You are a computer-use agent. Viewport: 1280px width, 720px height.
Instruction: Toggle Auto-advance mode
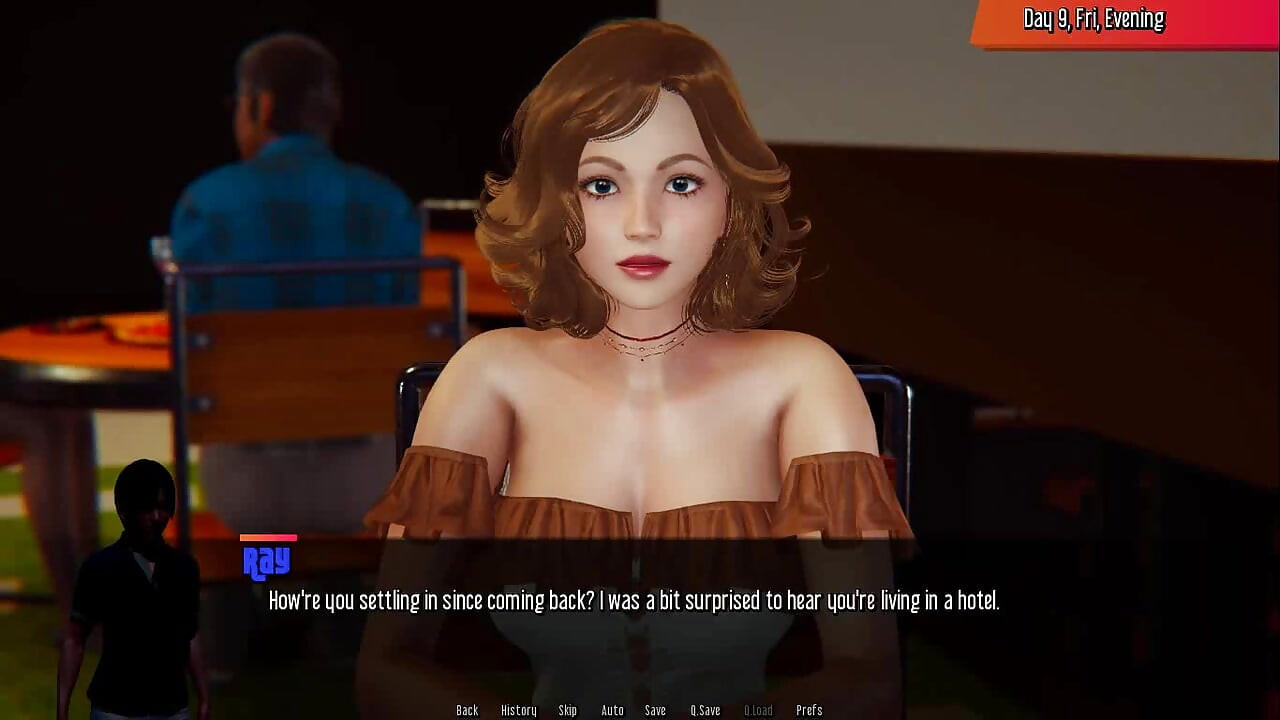tap(612, 710)
